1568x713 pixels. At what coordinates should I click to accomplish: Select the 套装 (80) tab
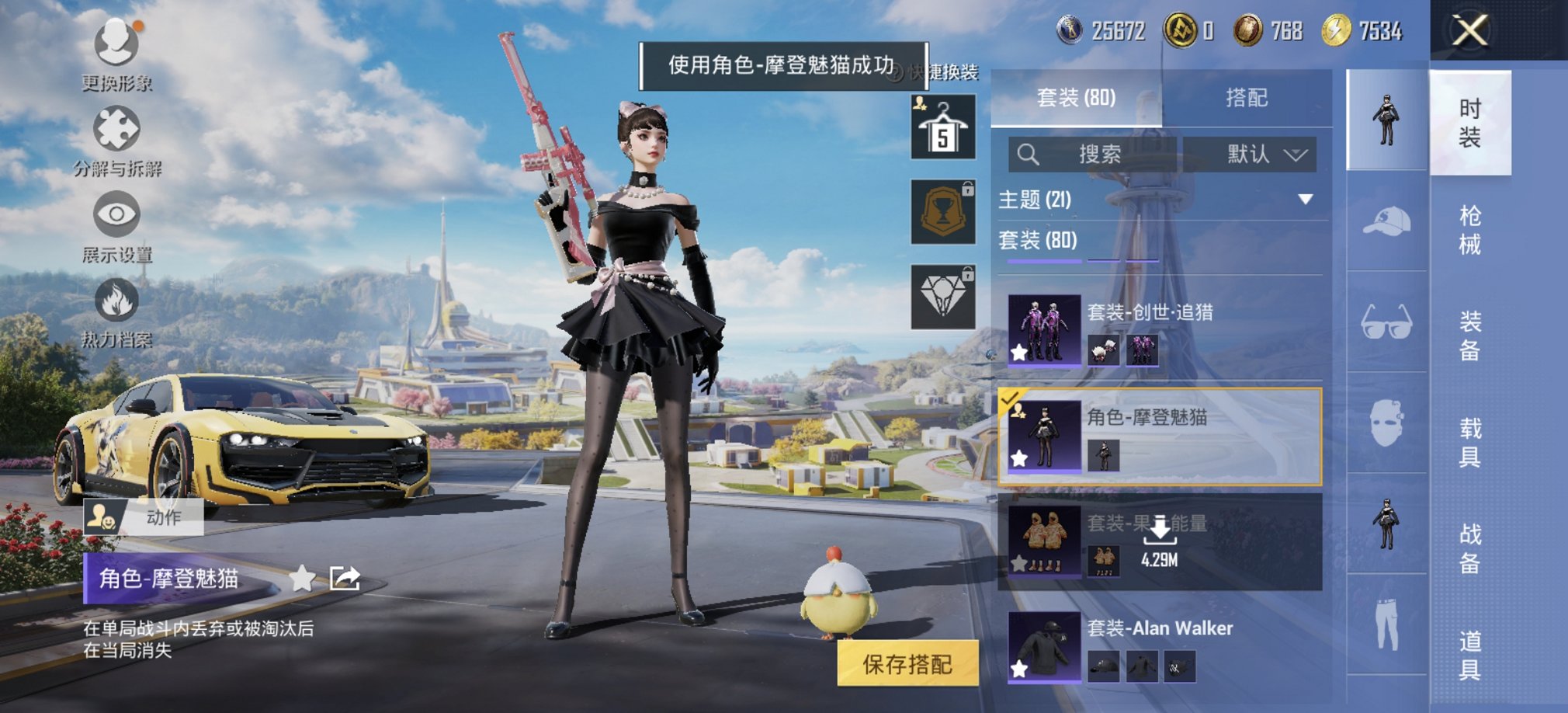coord(1076,98)
